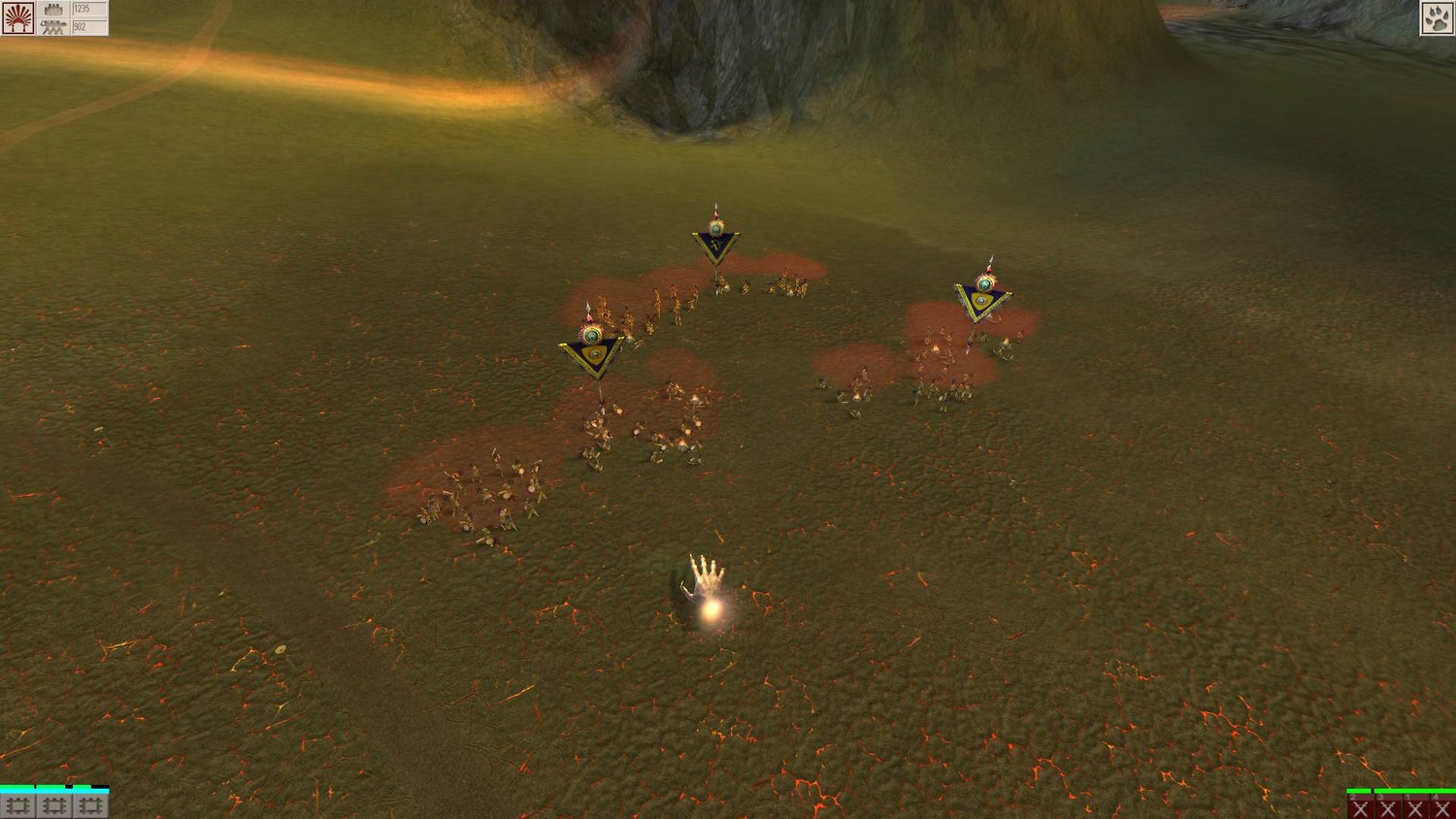
Task: Open the paw print menu icon
Action: coord(1437,17)
